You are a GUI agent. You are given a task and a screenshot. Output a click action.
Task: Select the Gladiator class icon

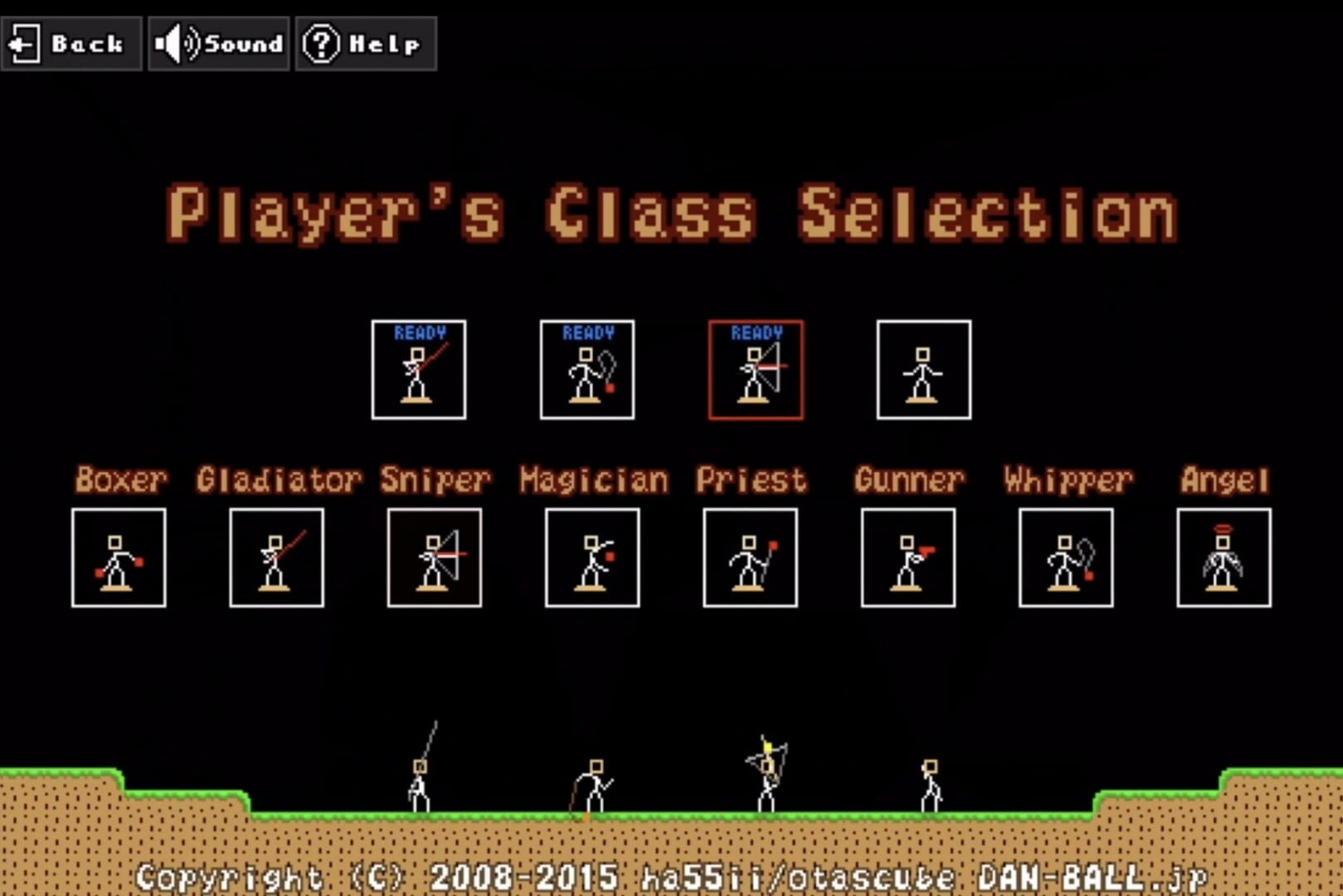tap(276, 558)
